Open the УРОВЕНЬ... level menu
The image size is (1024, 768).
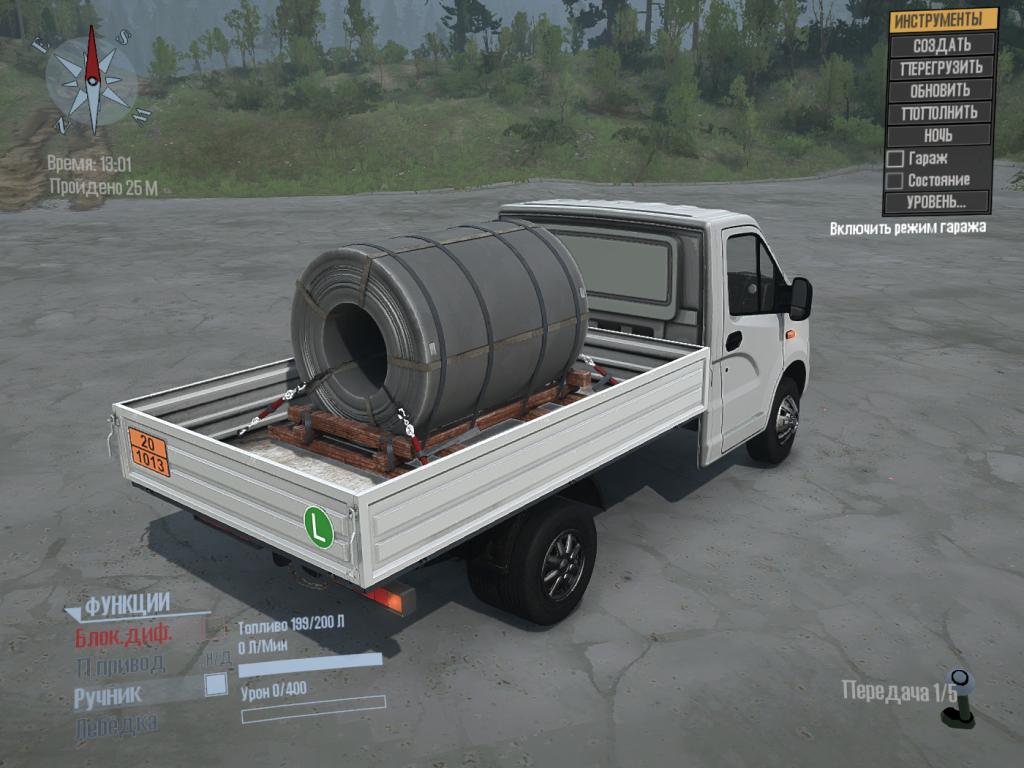point(937,202)
